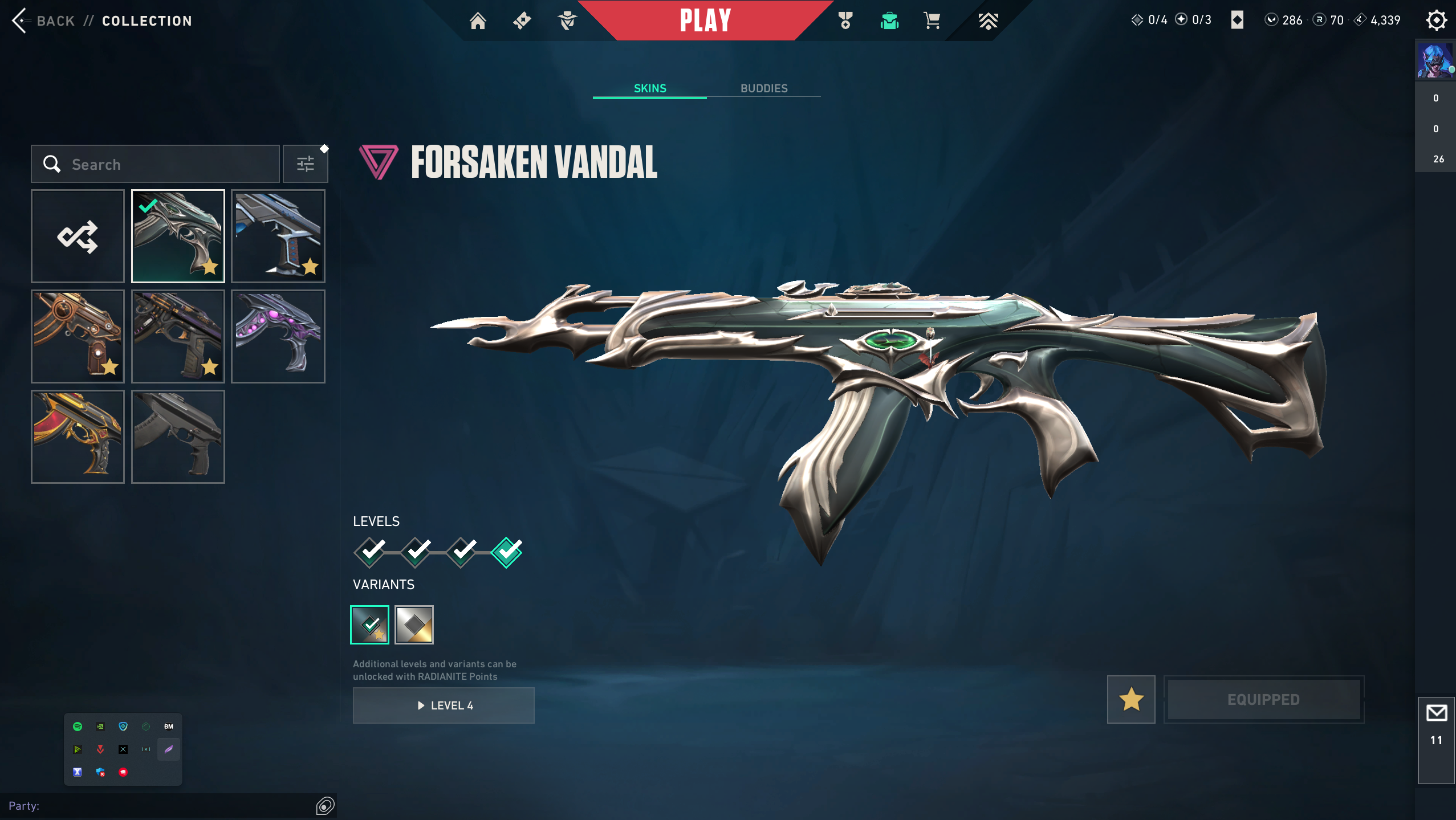Click the Spotify icon in the tray overlay
The image size is (1456, 820).
tap(78, 727)
